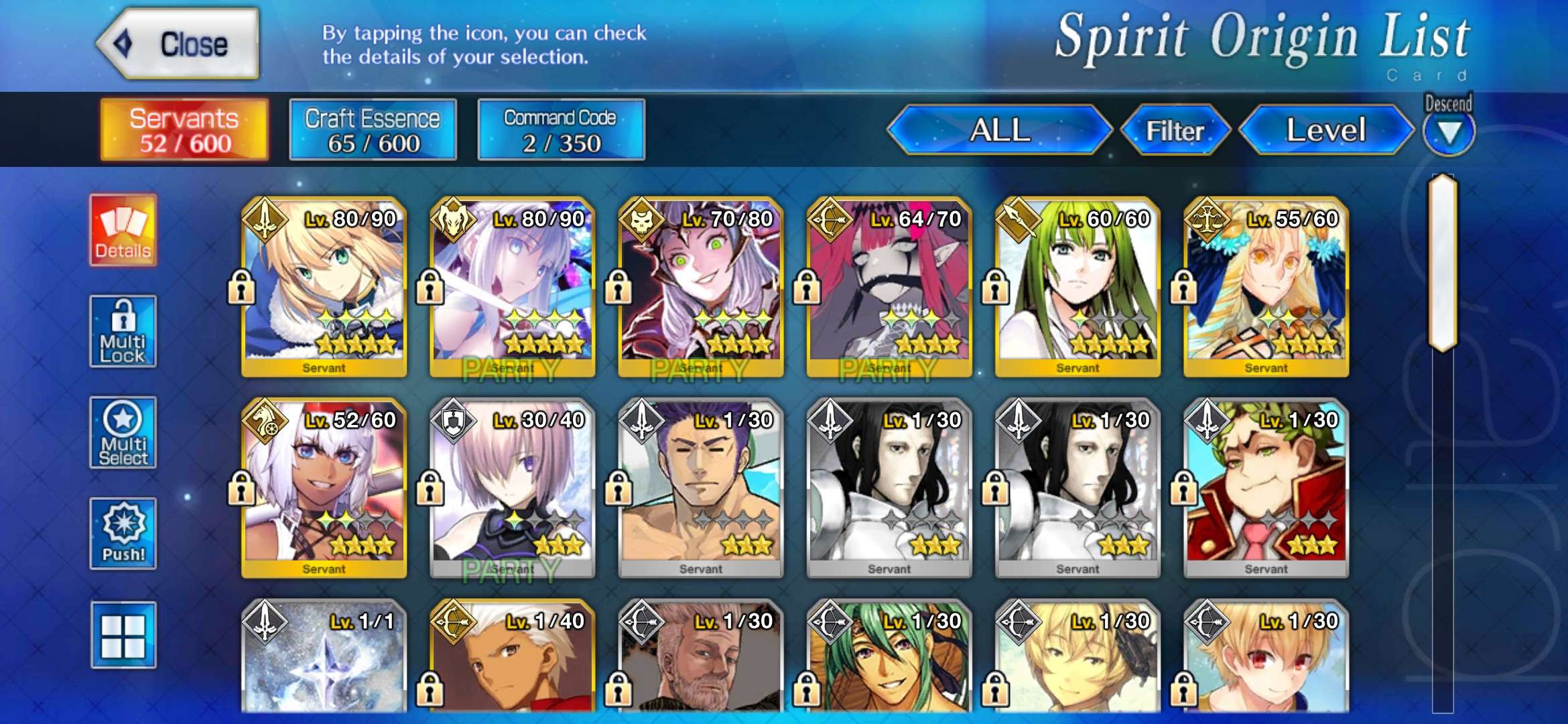Screen dimensions: 1568x724
Task: Show the Command Code tab
Action: pos(561,130)
